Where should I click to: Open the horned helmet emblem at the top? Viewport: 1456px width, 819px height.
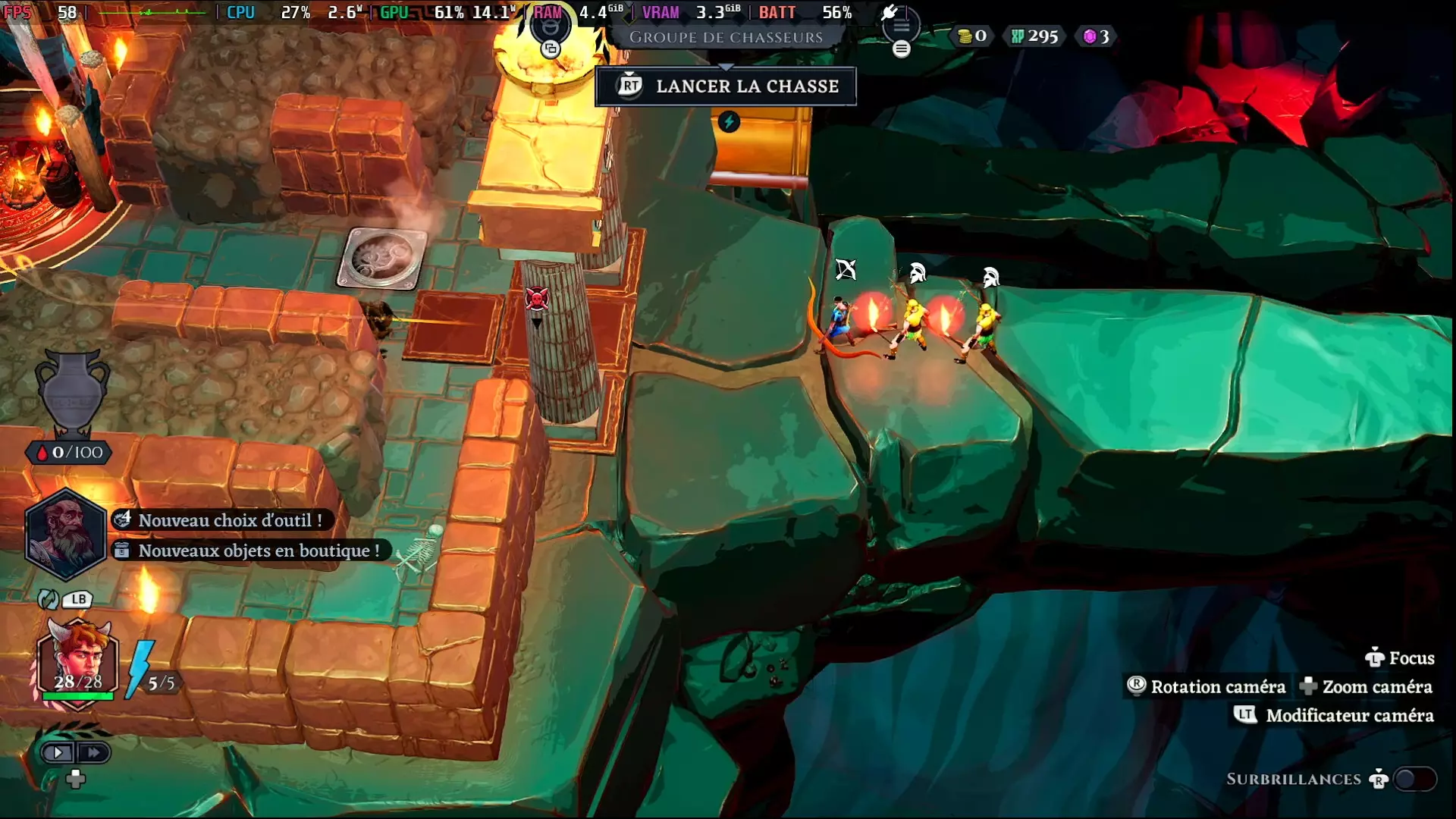(550, 27)
